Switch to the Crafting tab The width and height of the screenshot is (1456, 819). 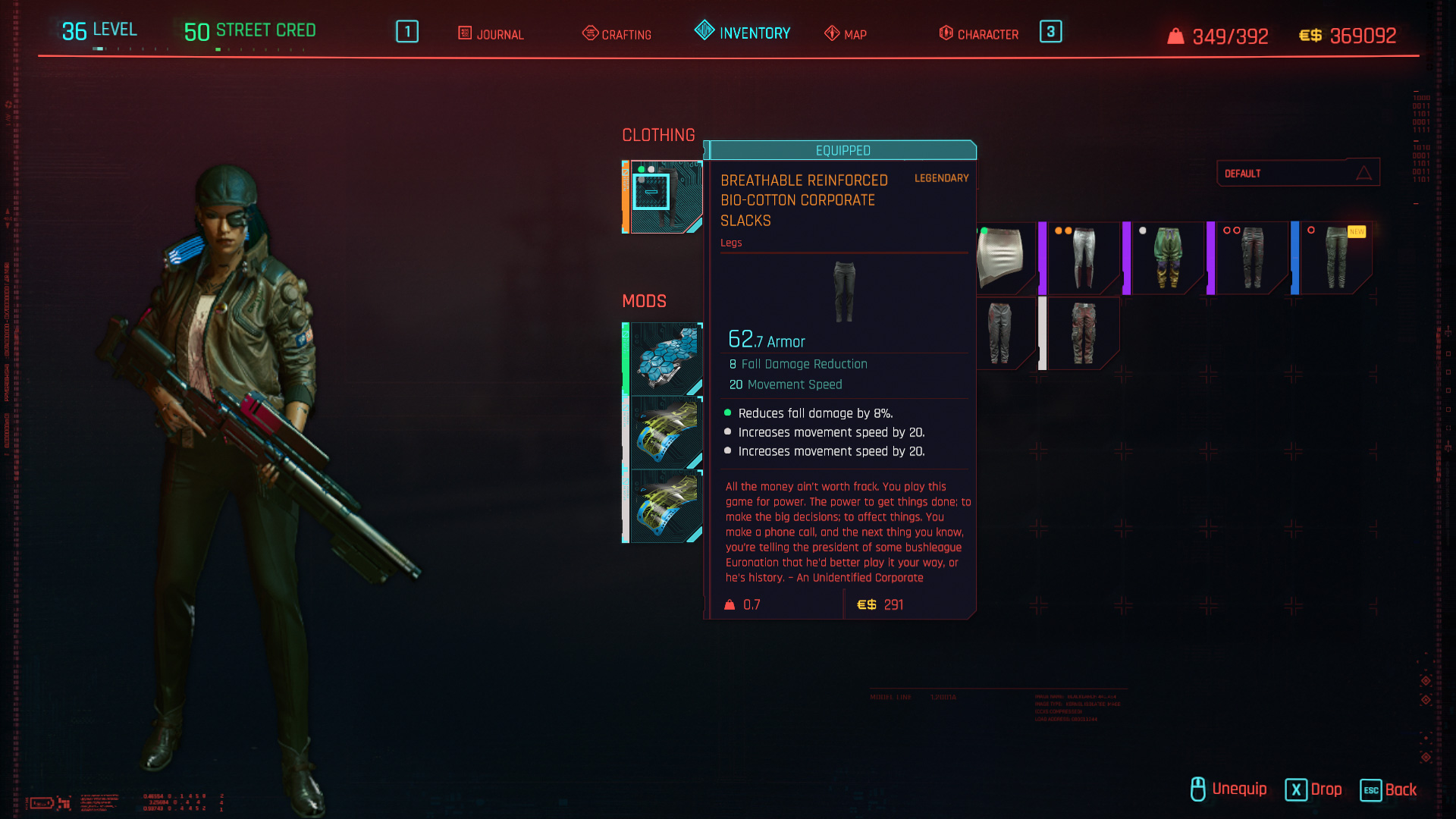click(617, 34)
